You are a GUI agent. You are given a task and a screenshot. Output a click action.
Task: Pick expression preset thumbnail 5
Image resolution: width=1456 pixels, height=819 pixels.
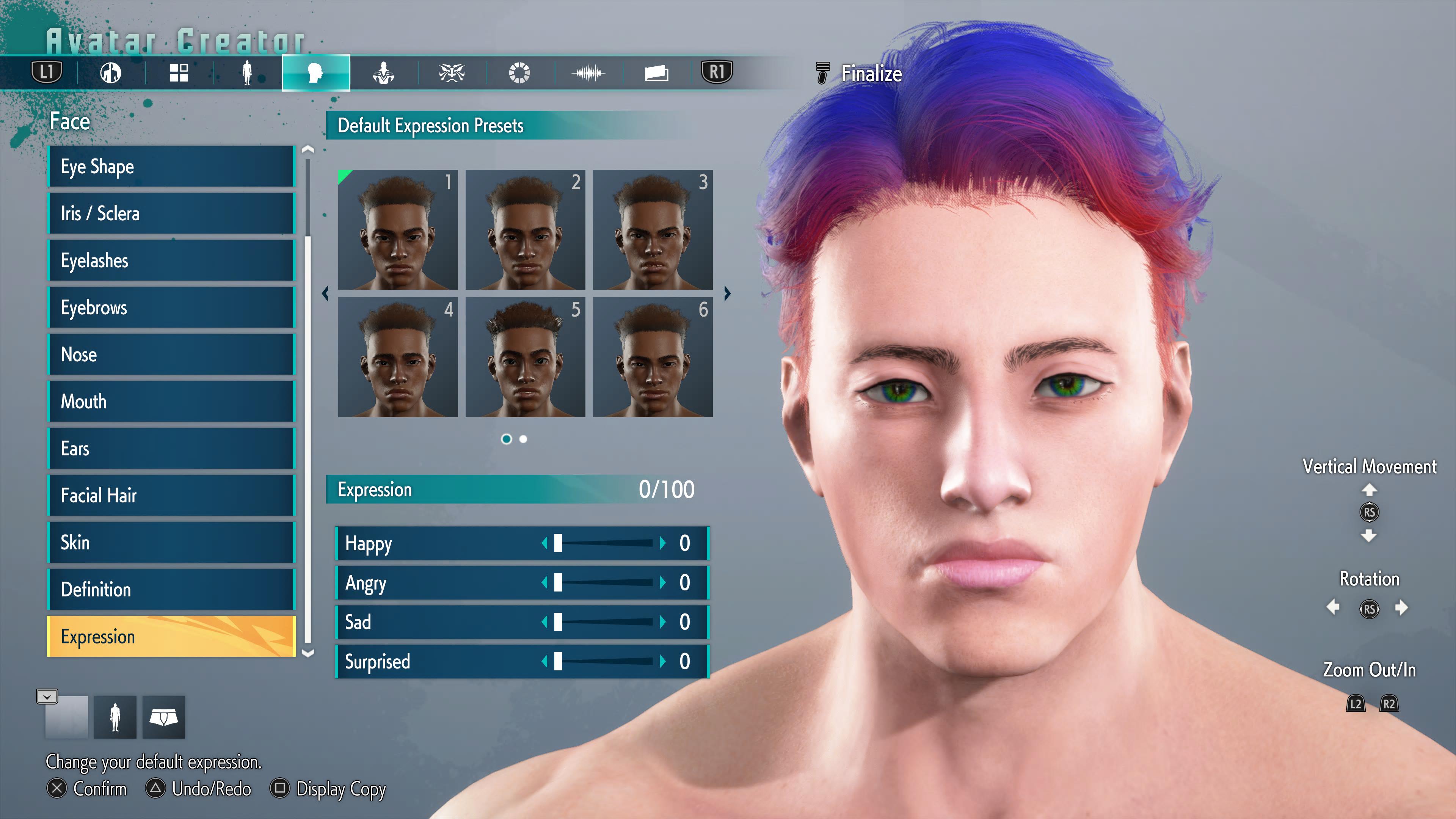coord(525,357)
